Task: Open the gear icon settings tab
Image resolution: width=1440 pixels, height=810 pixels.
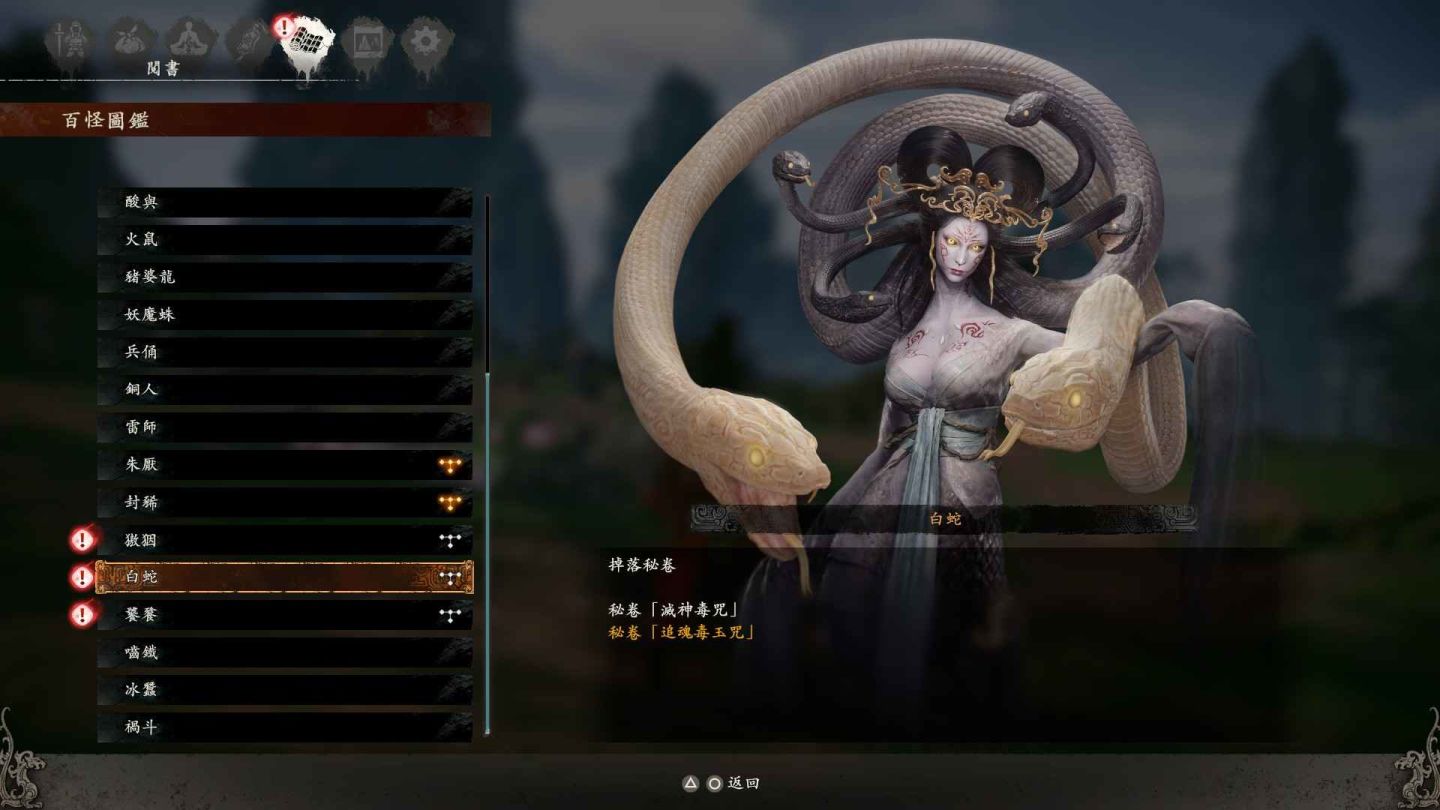Action: pyautogui.click(x=427, y=42)
